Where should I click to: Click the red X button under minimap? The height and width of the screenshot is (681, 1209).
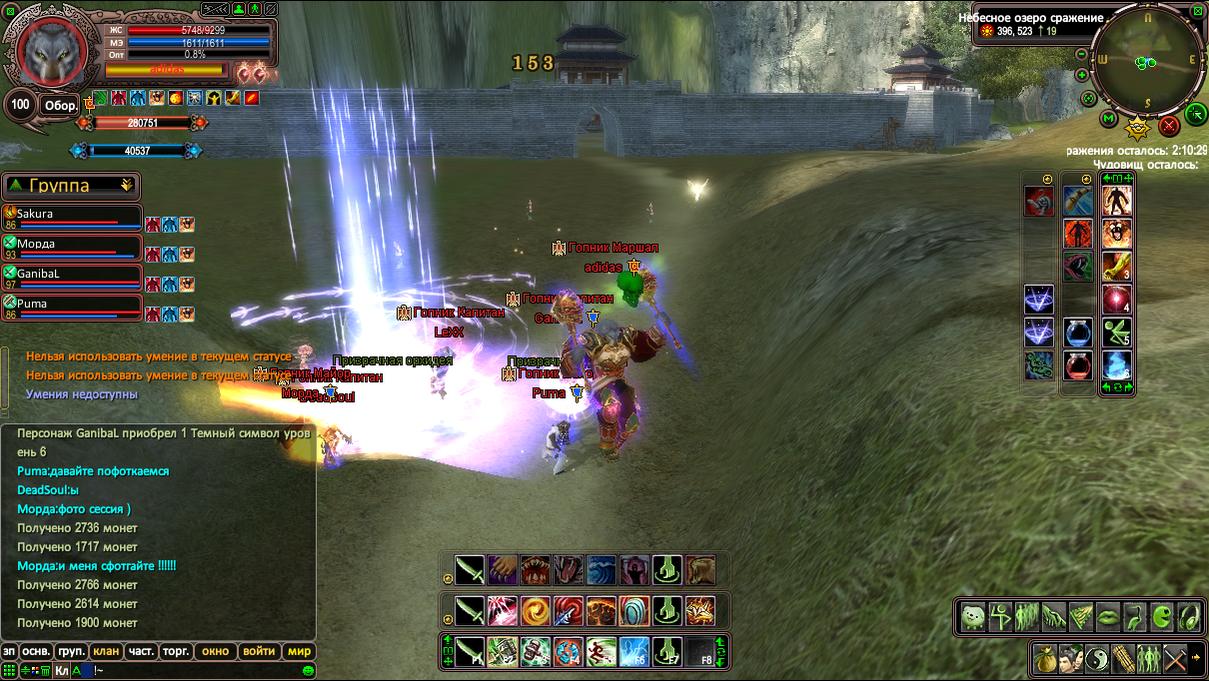1168,126
